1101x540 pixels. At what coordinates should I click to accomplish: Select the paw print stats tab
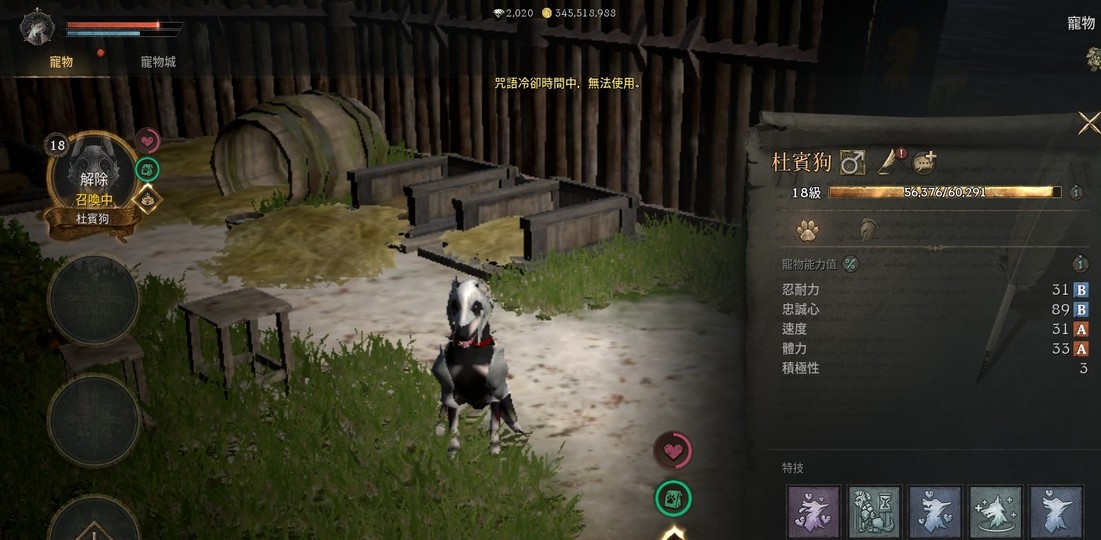tap(807, 231)
